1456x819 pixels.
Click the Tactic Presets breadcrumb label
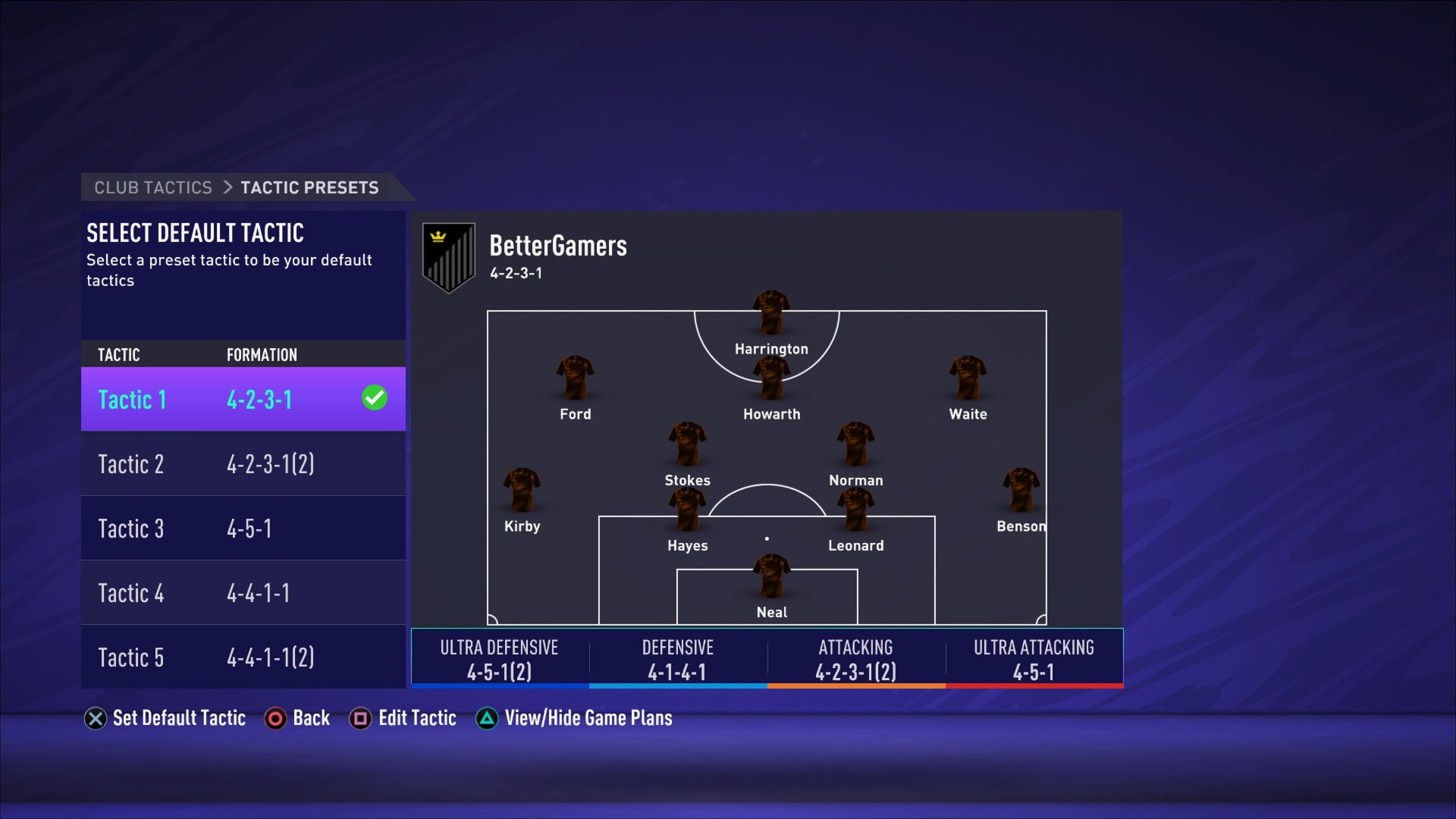pos(309,187)
